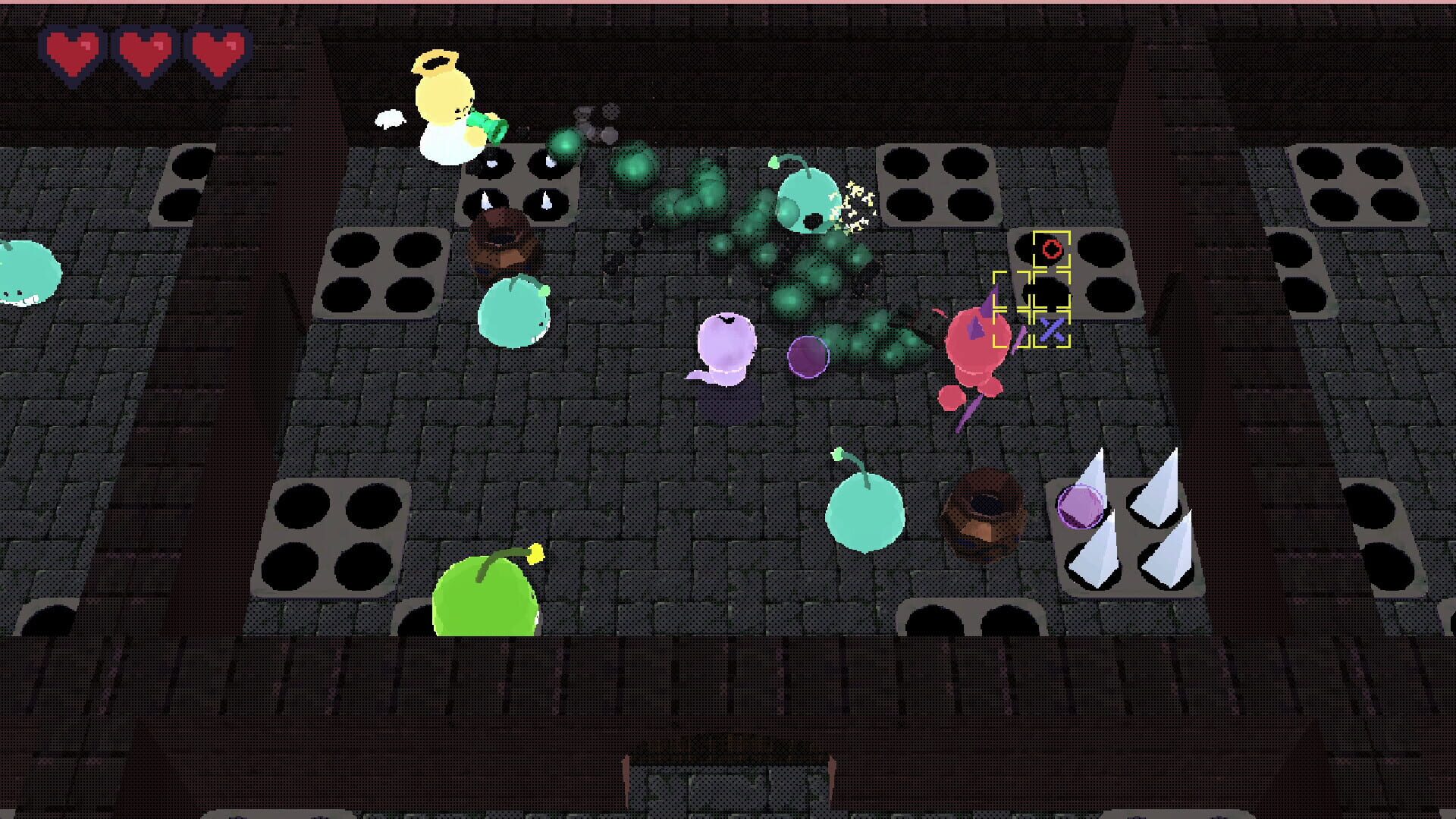Click the red circle target marker
This screenshot has height=819, width=1456.
tap(1053, 249)
